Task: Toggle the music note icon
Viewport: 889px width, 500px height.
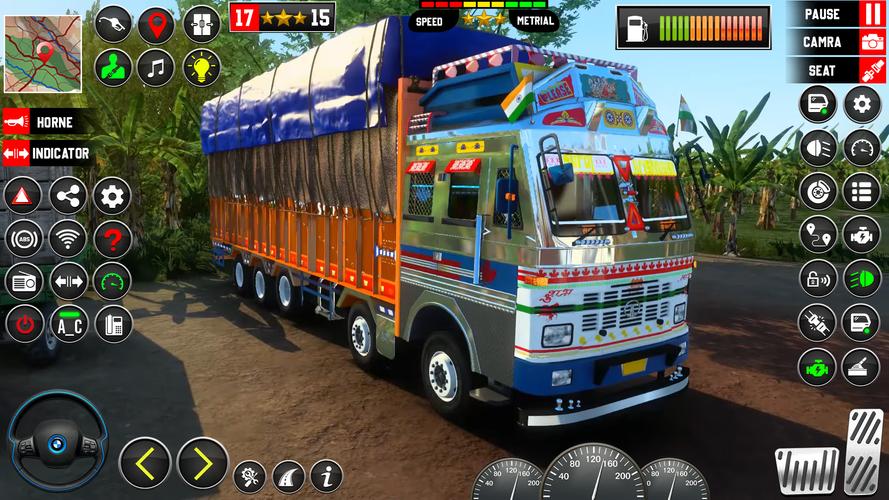Action: [x=156, y=67]
